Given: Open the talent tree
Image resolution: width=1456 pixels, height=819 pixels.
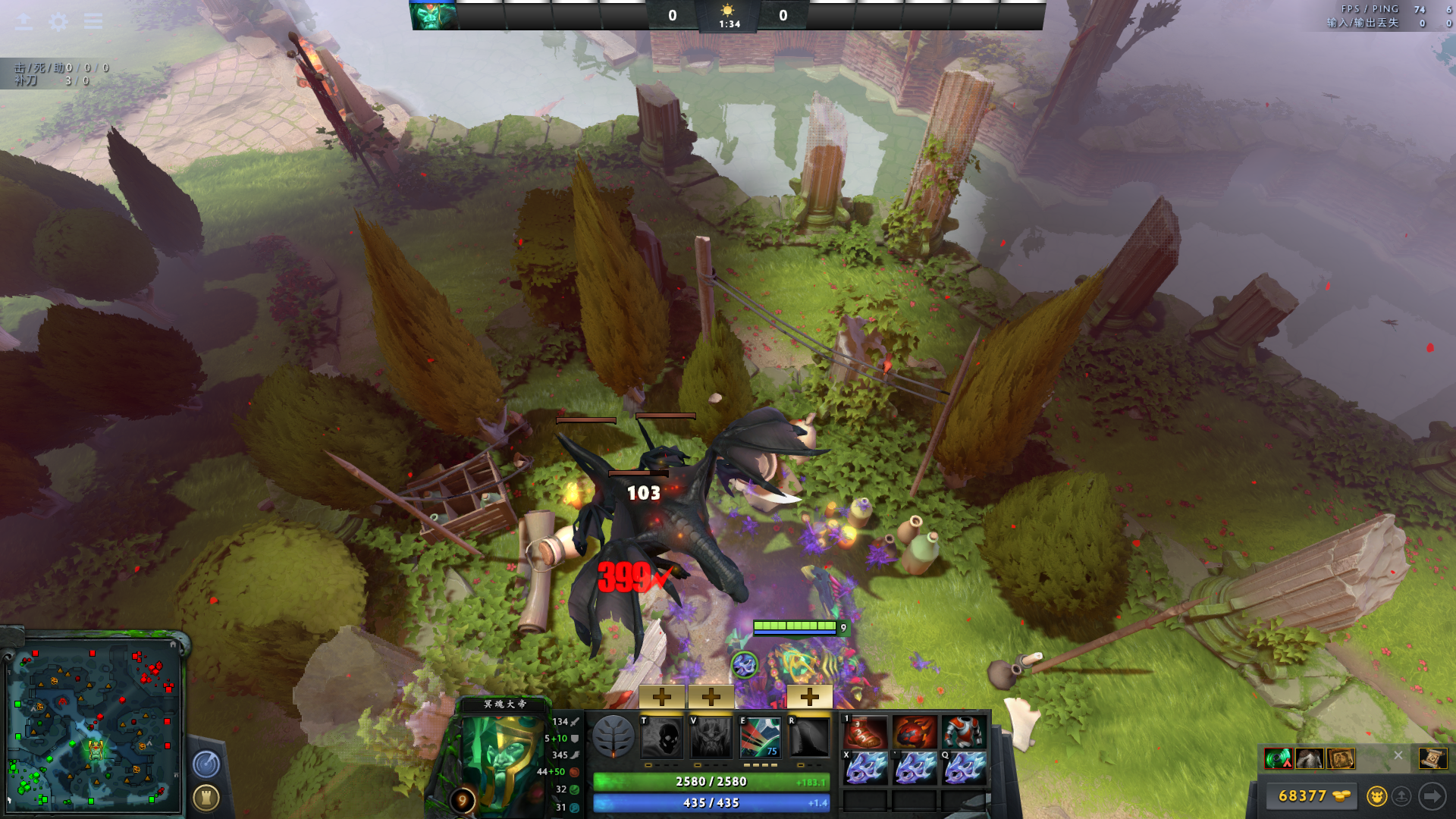Looking at the screenshot, I should tap(613, 736).
